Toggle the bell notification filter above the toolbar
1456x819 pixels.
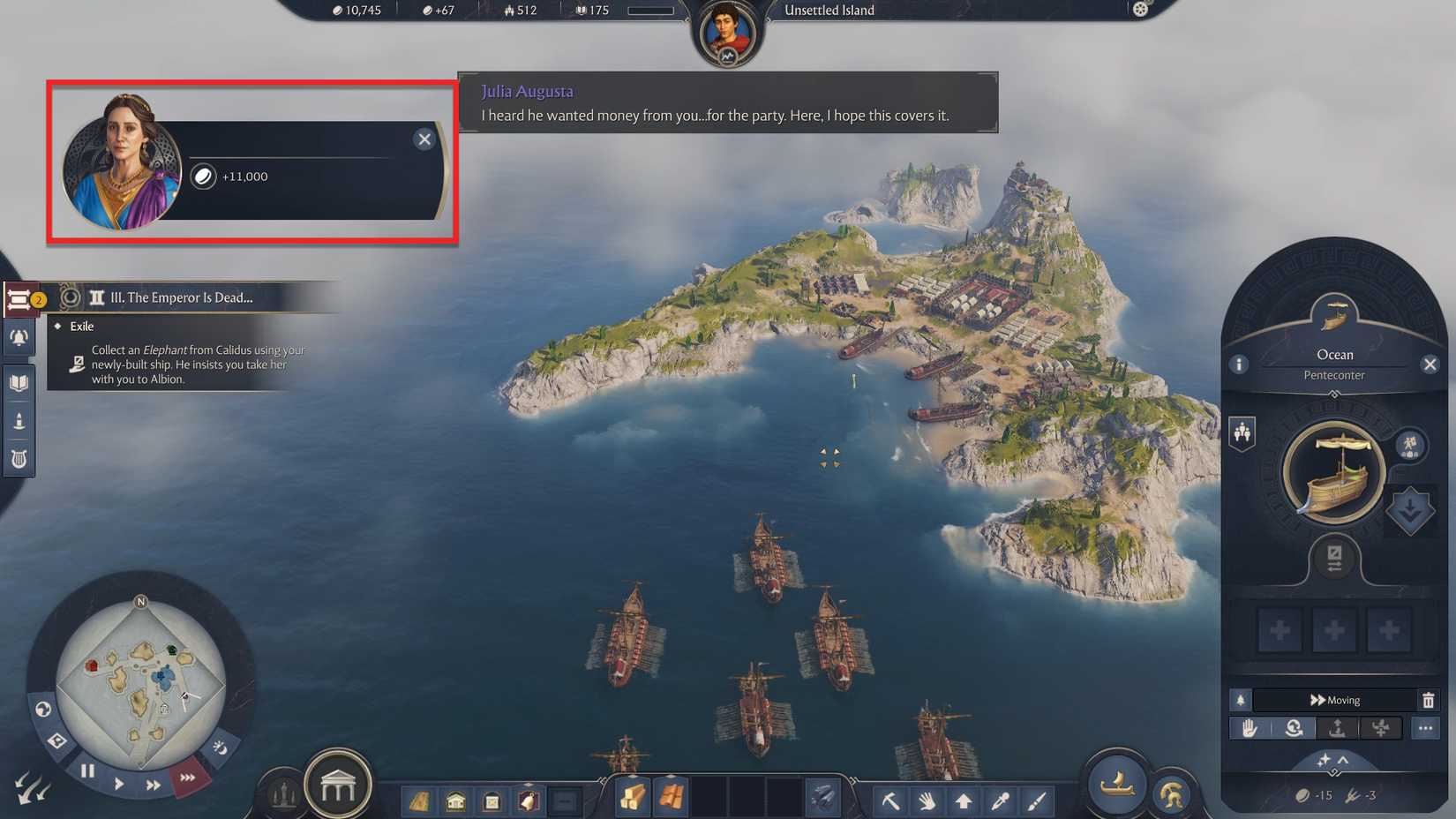(x=1240, y=700)
